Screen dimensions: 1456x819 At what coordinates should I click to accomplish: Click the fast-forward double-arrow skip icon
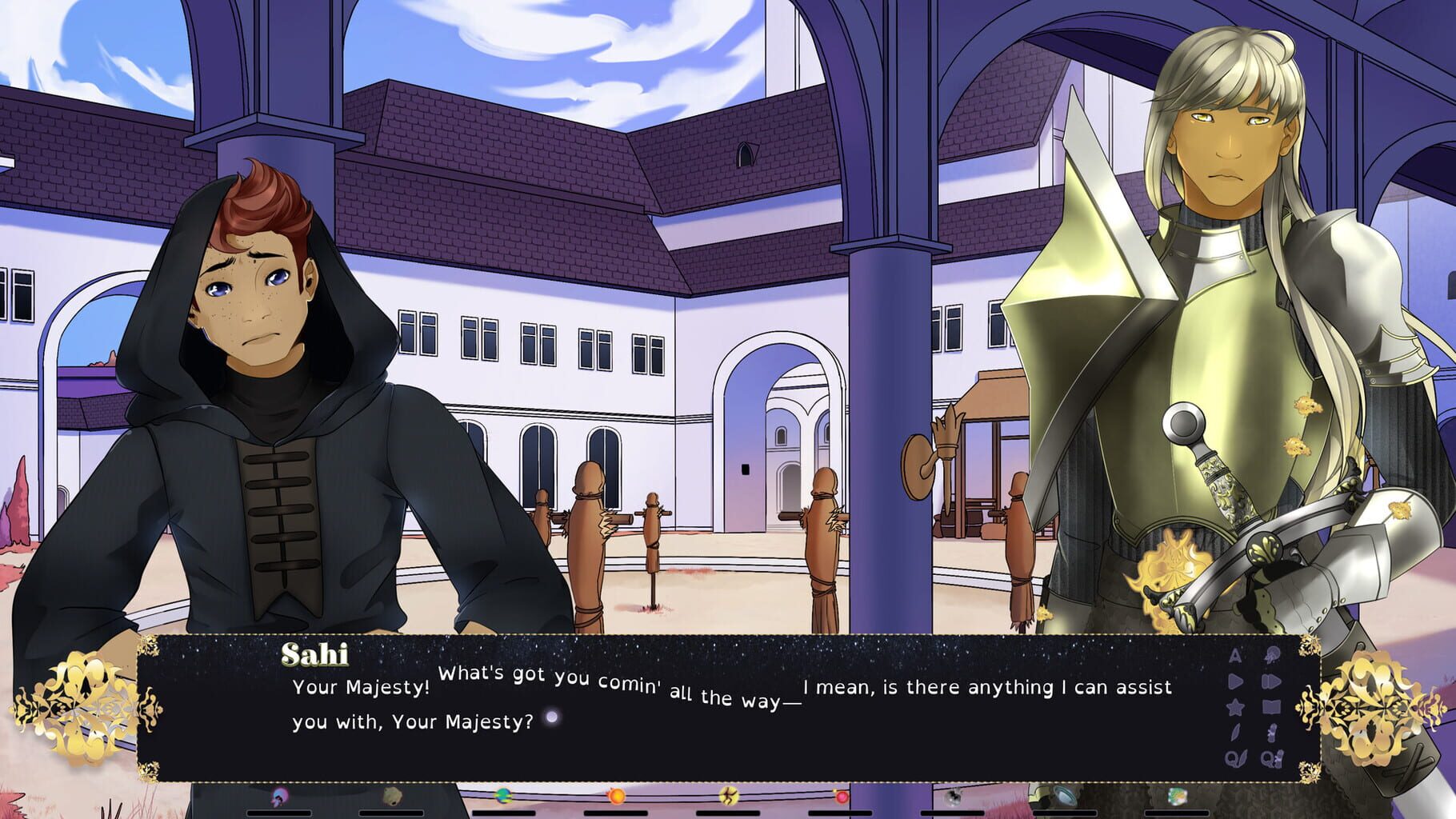(1272, 681)
